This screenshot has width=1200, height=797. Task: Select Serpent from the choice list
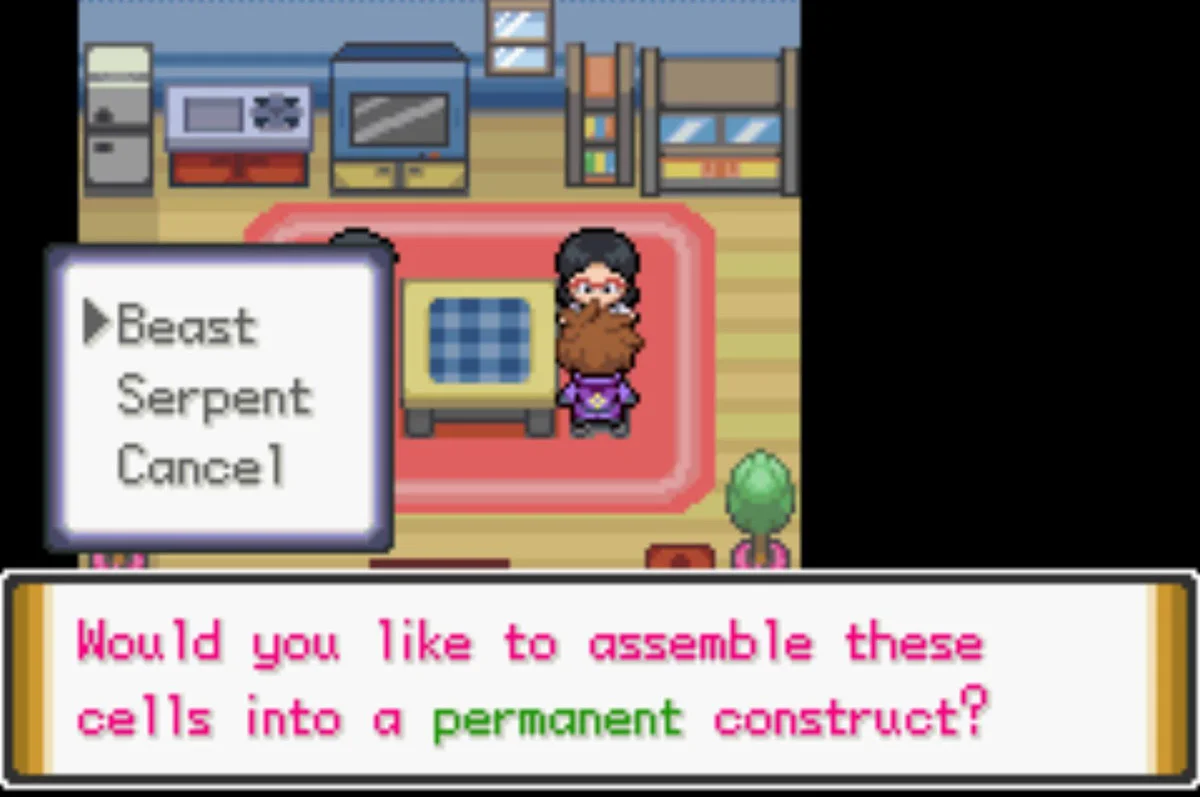click(x=214, y=397)
